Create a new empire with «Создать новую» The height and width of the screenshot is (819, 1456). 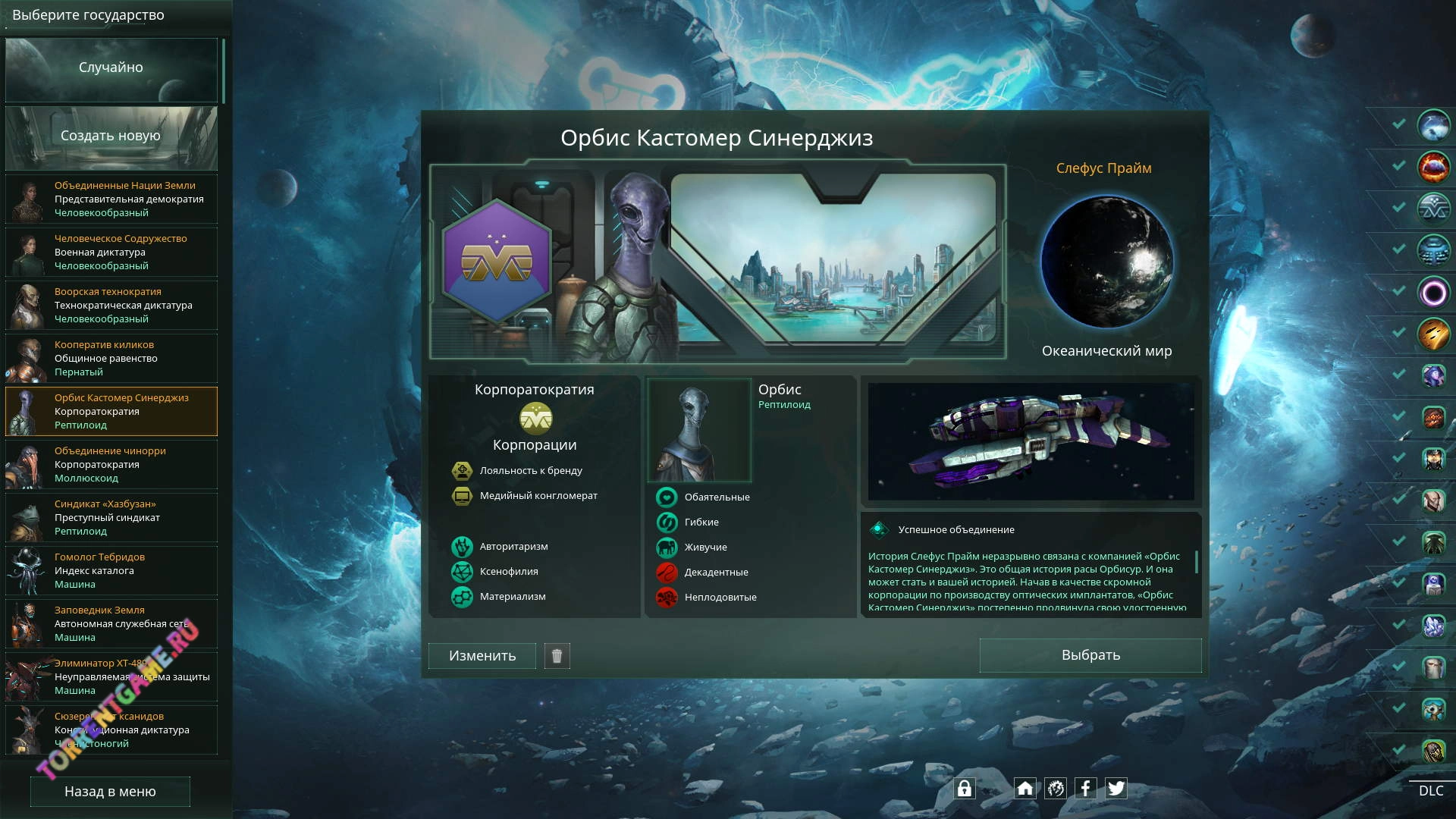[111, 136]
